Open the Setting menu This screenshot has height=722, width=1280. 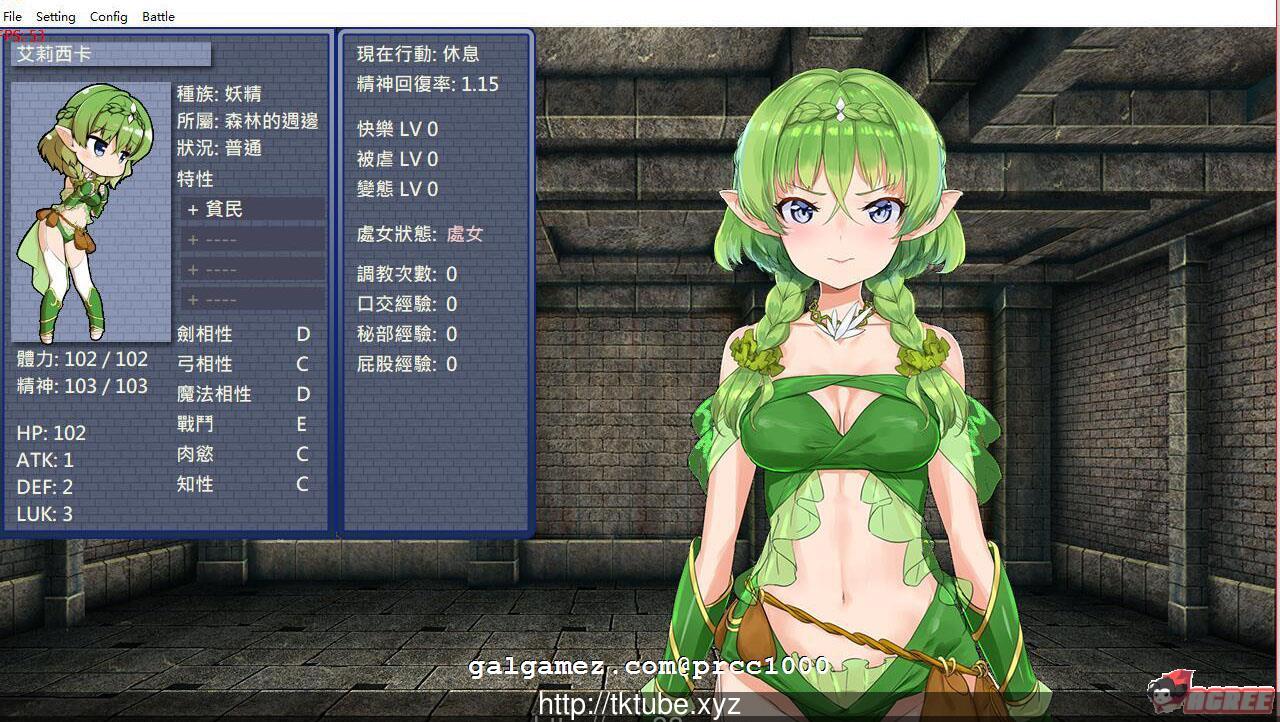point(55,16)
